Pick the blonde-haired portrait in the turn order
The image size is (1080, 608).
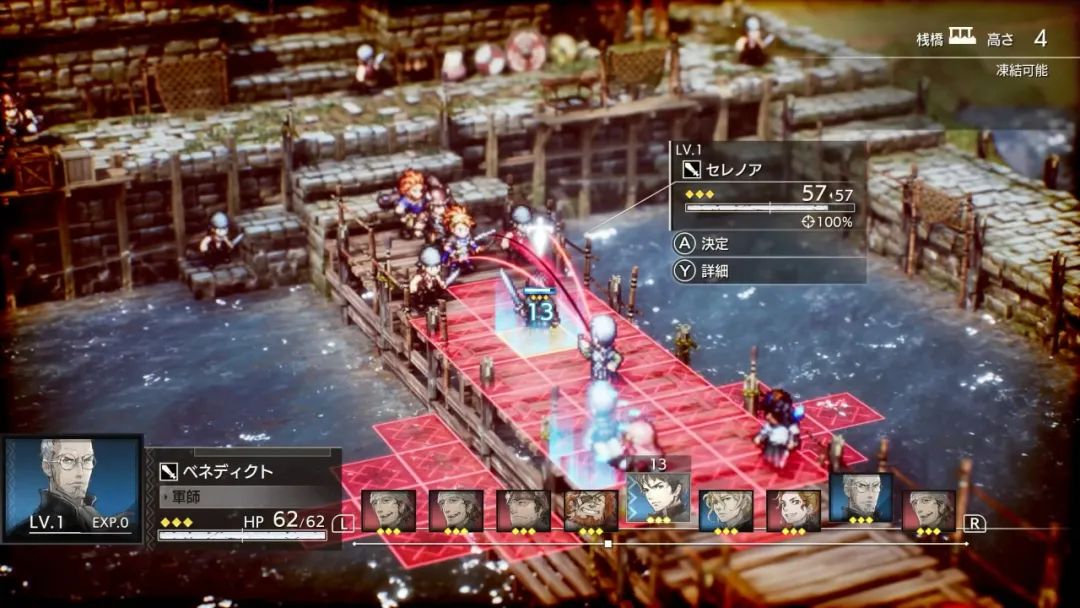tap(726, 510)
